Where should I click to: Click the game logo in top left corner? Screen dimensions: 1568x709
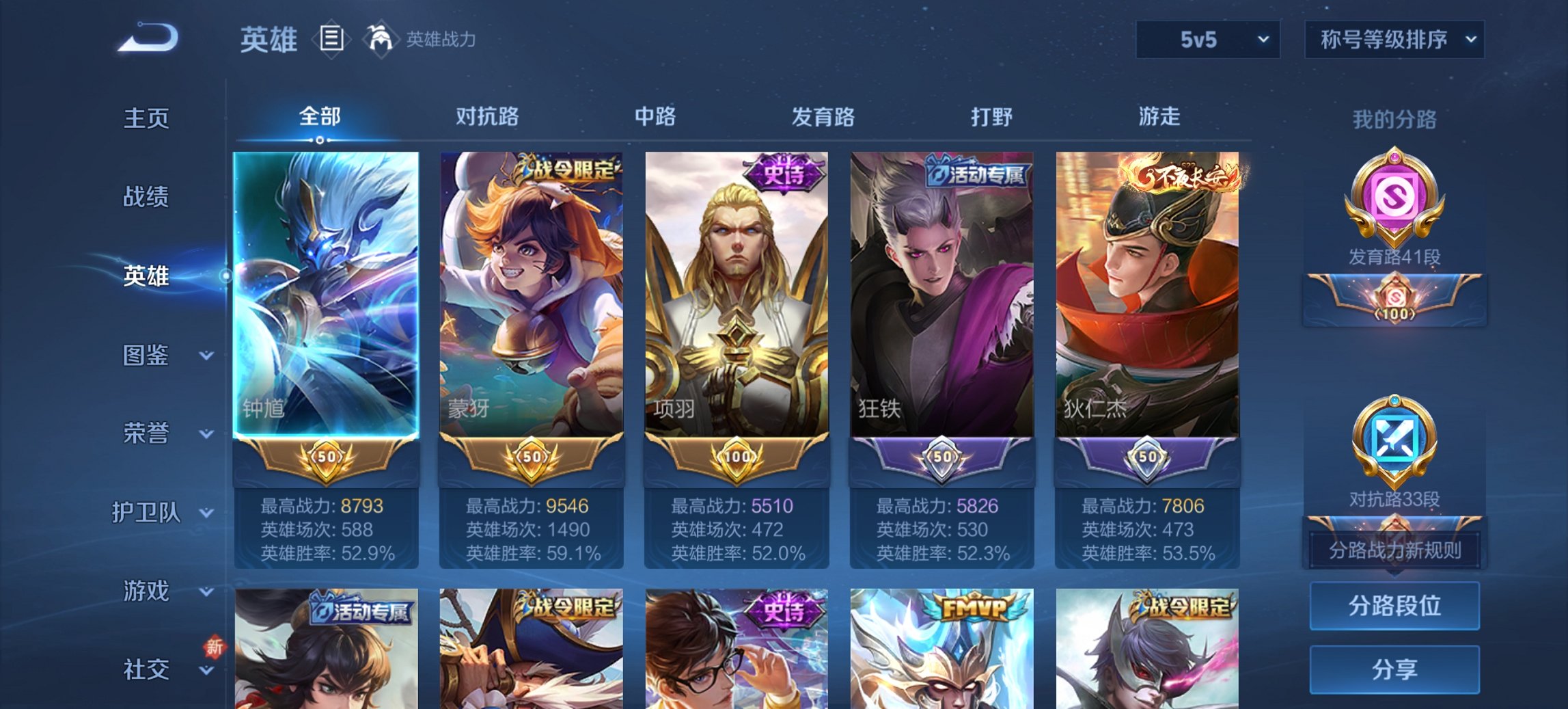[x=147, y=38]
